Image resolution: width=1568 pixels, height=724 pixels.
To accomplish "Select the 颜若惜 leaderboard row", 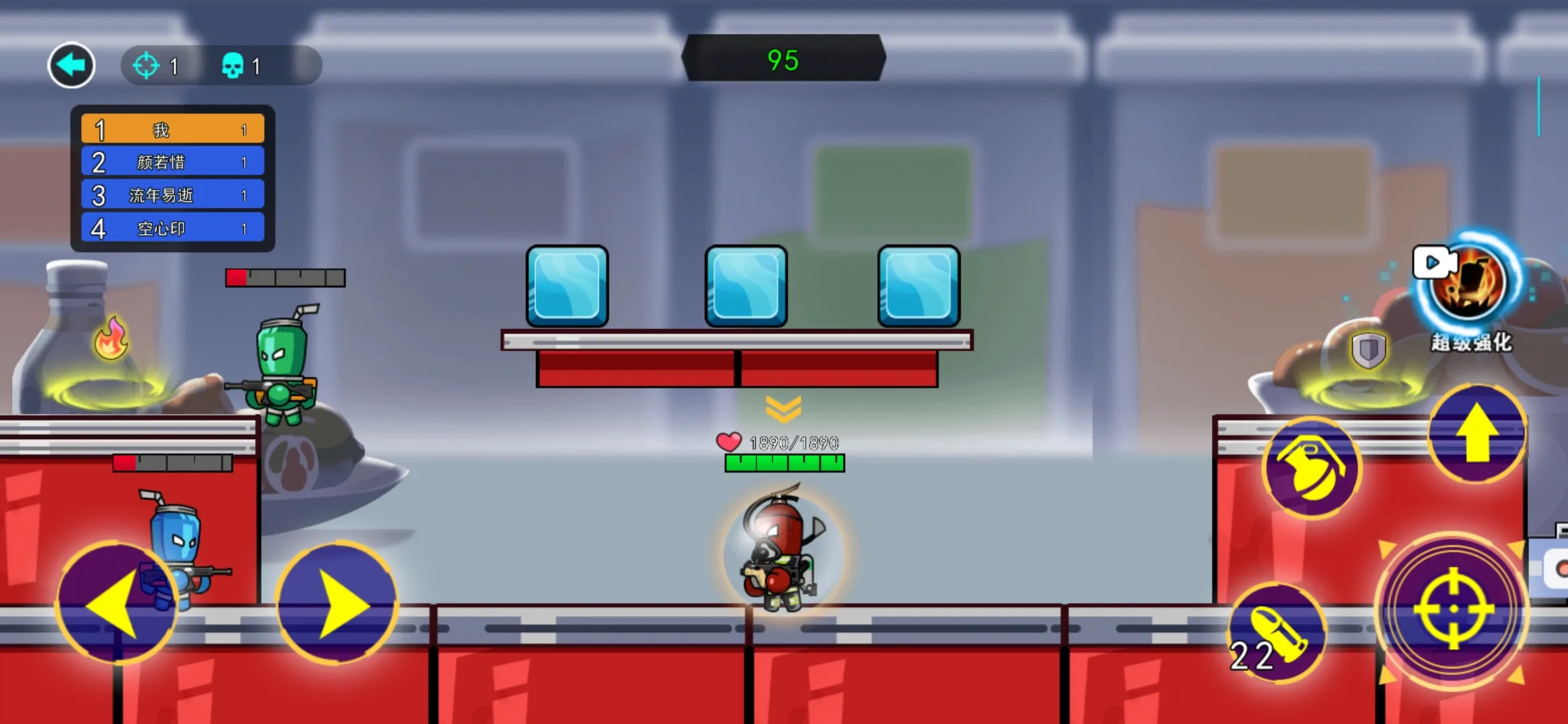I will 173,162.
